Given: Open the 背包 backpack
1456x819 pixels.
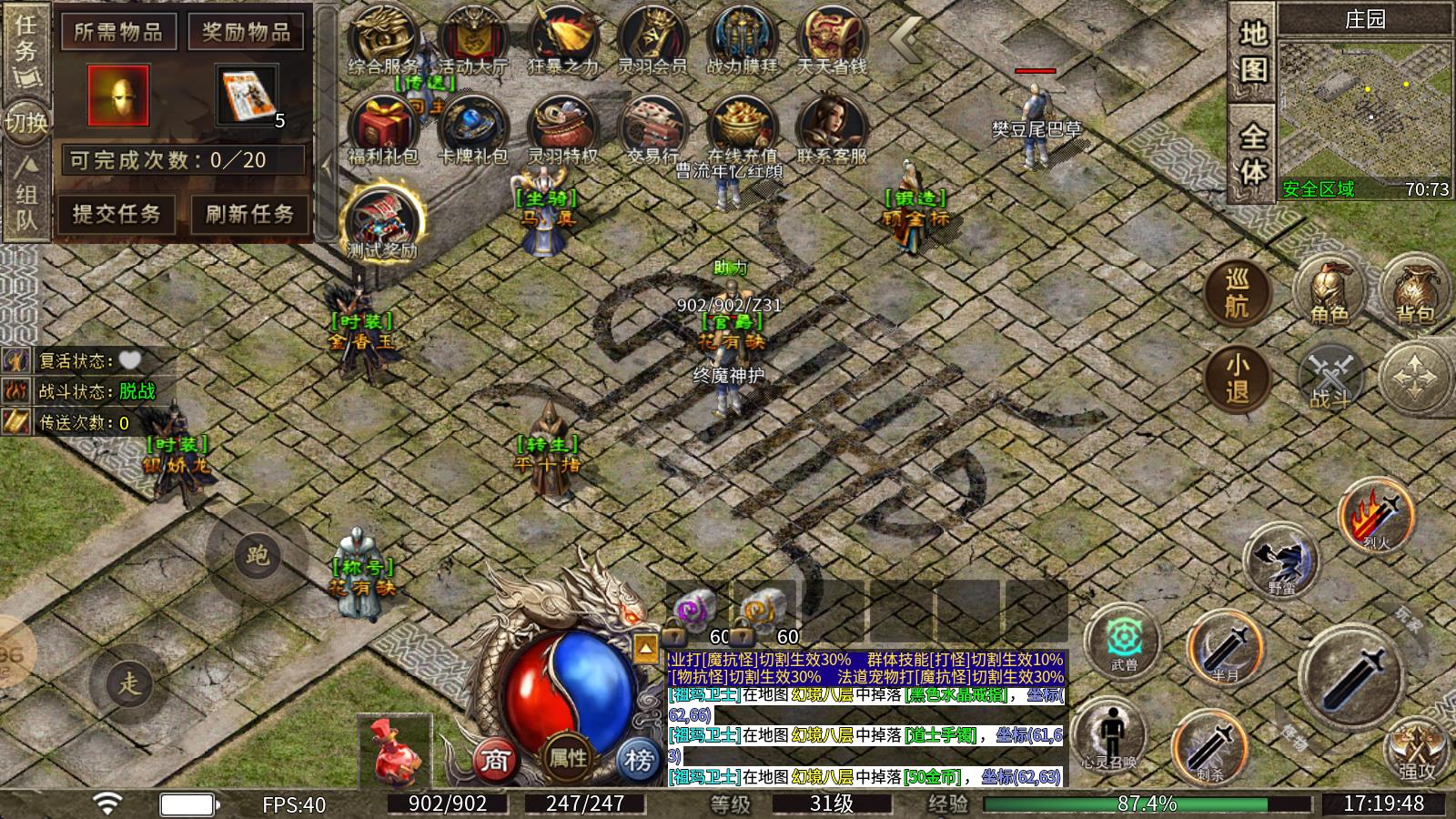Looking at the screenshot, I should (x=1414, y=289).
